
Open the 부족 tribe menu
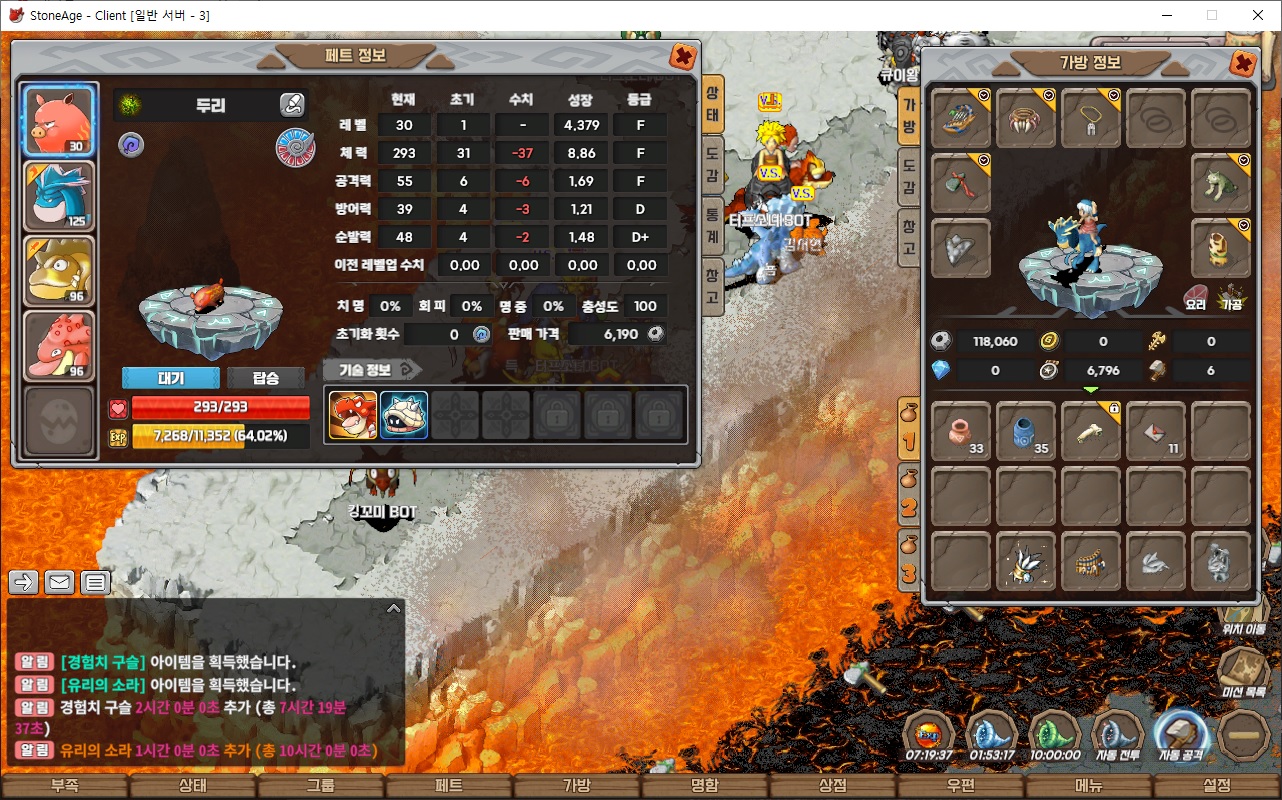pos(65,786)
